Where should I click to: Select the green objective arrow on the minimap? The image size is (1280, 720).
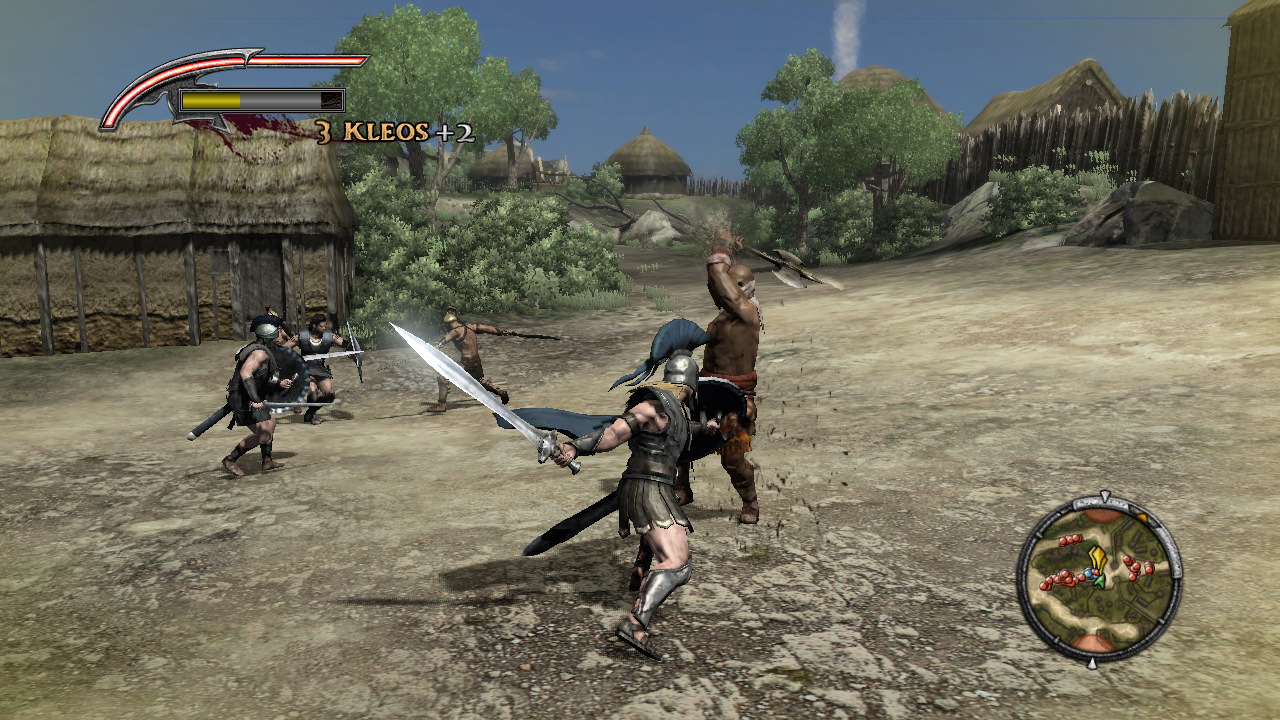pyautogui.click(x=1099, y=581)
